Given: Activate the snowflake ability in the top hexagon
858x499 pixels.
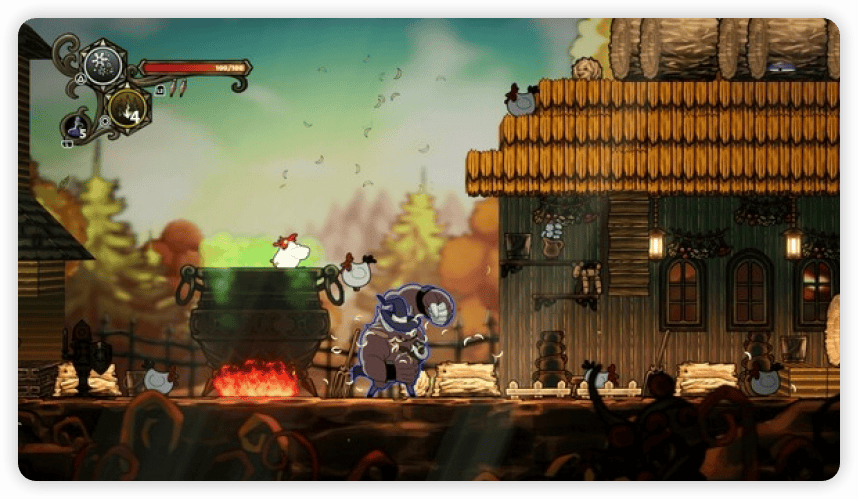Looking at the screenshot, I should point(102,65).
